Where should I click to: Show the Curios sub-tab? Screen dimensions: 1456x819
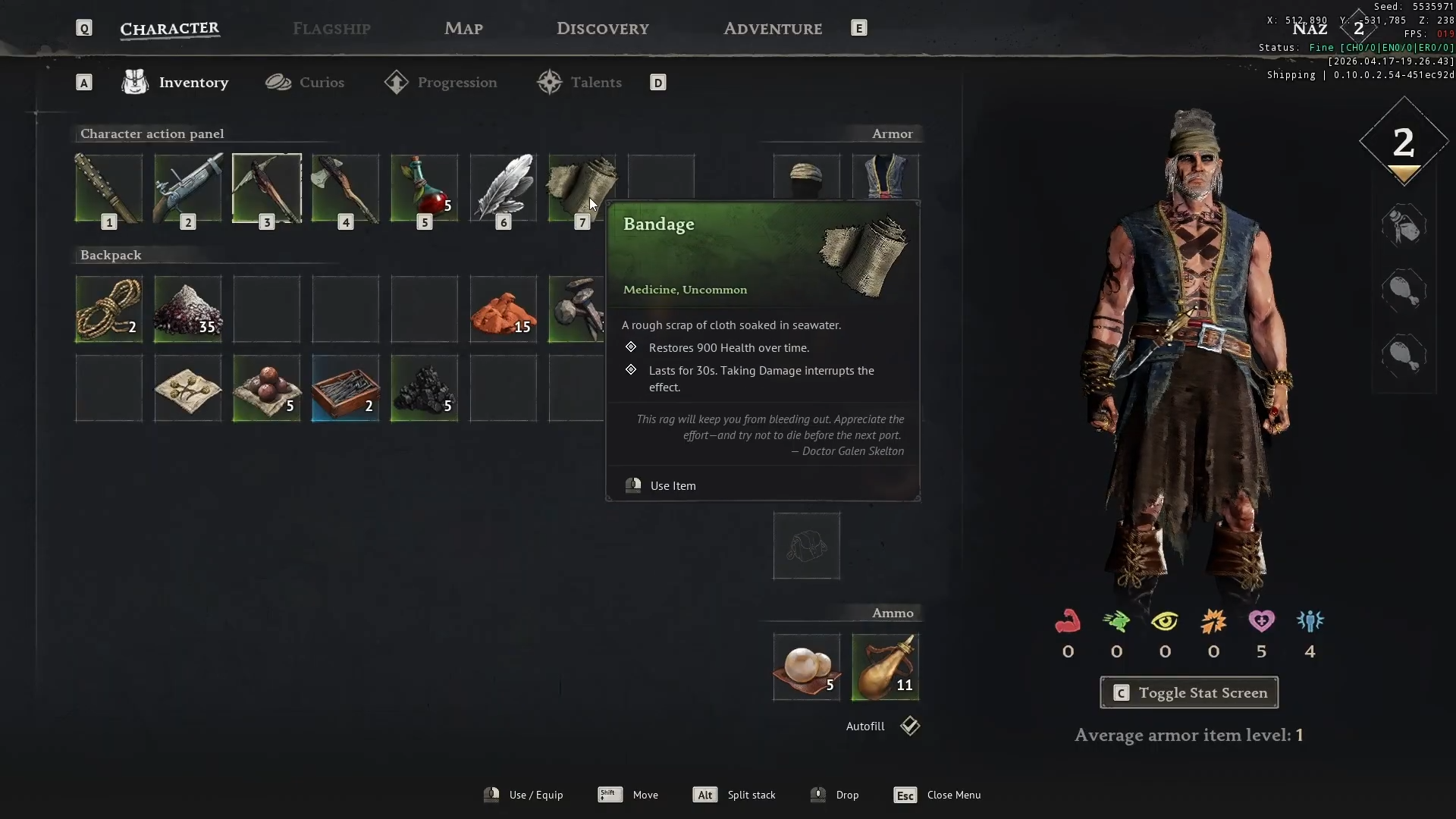pos(305,83)
